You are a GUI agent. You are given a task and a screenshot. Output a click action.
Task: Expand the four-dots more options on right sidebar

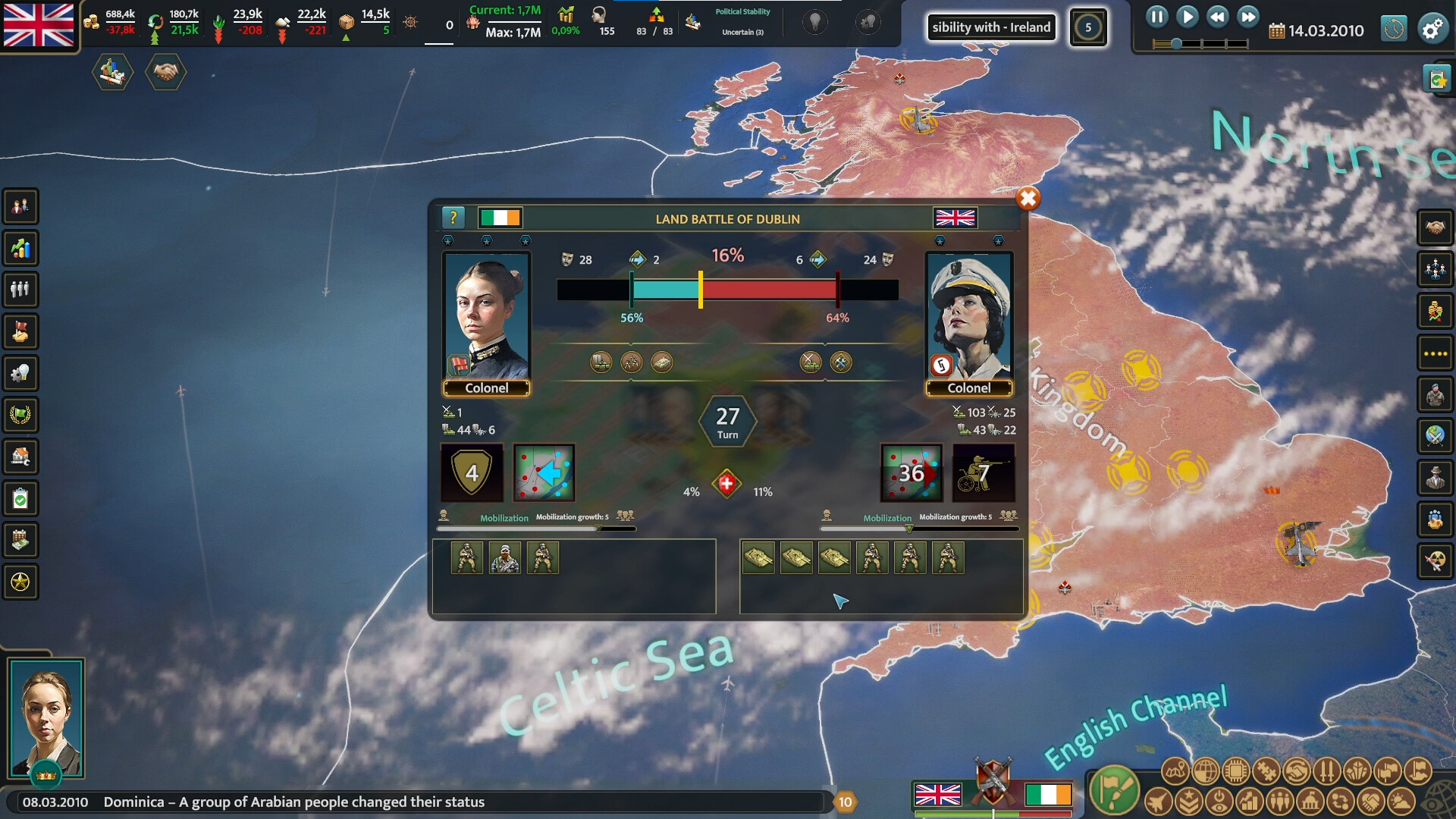coord(1436,353)
